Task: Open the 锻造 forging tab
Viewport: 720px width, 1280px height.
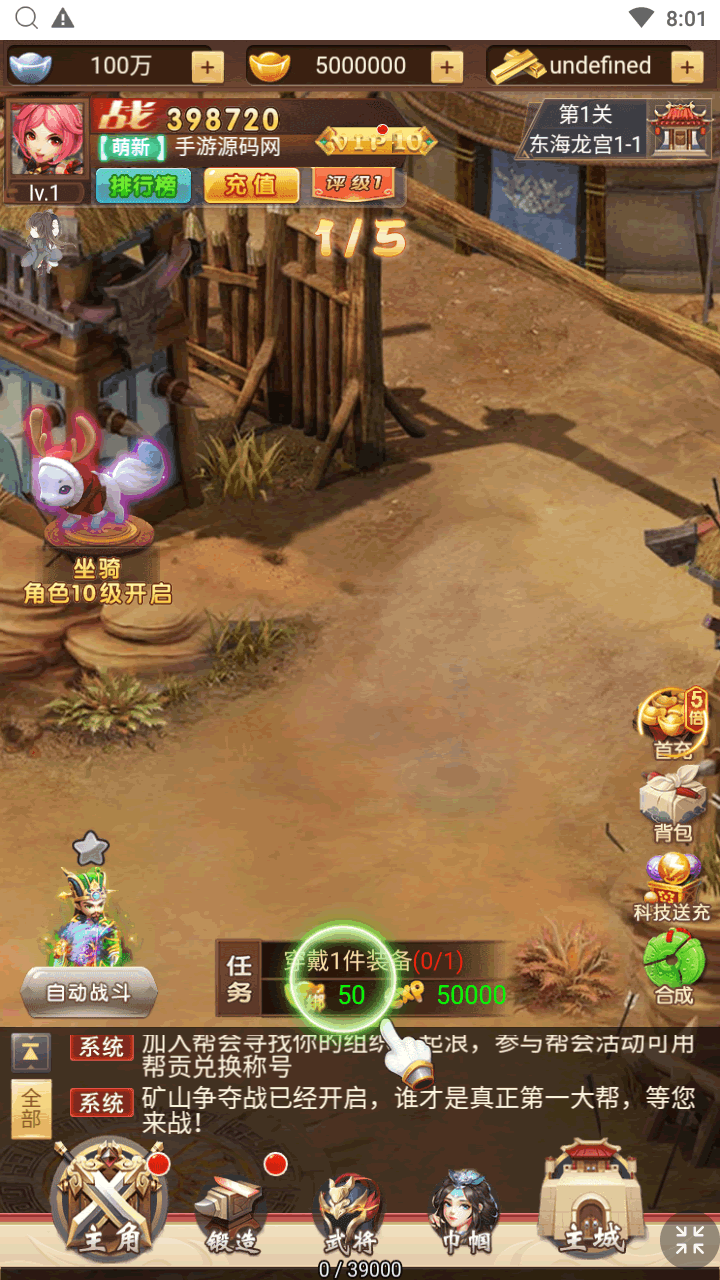Action: click(229, 1212)
